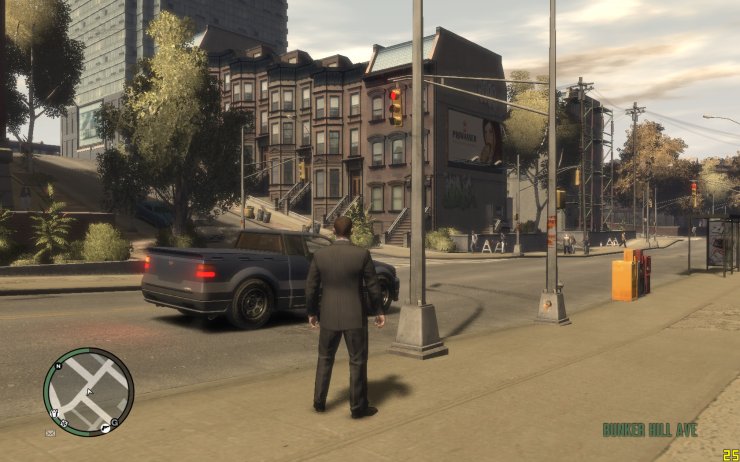Click the circular radar minimap
Viewport: 740px width, 462px height.
click(x=88, y=392)
